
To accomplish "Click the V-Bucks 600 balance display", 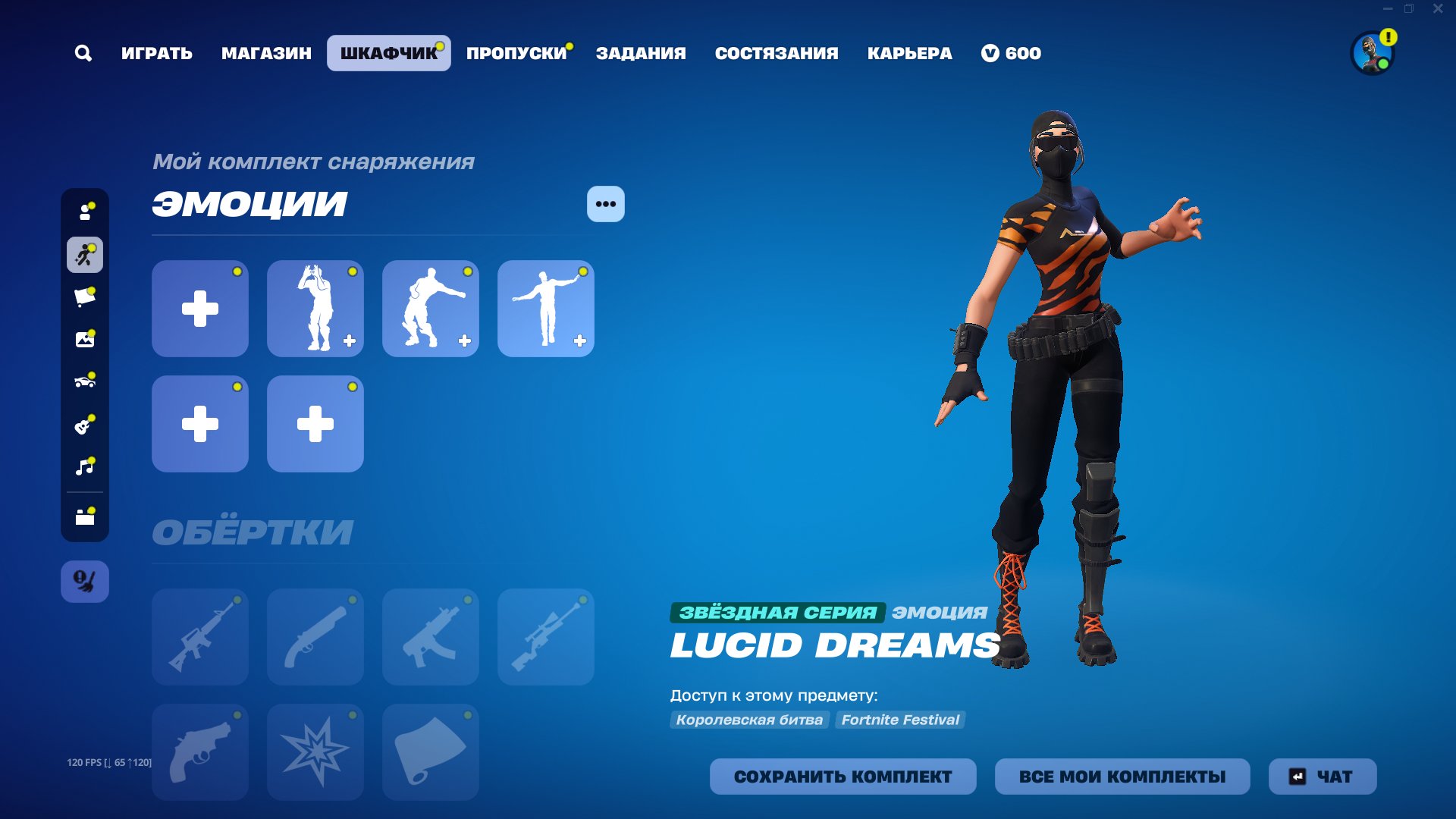I will (x=1012, y=53).
